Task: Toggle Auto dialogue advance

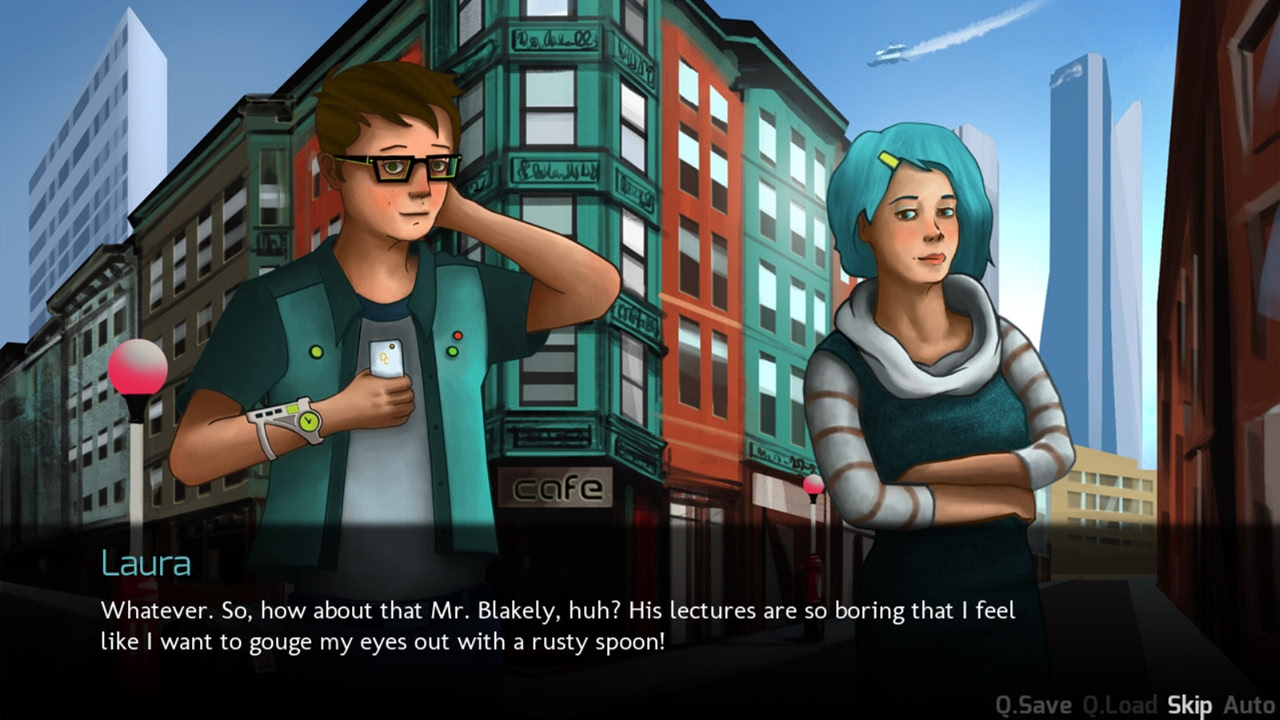Action: [x=1249, y=705]
